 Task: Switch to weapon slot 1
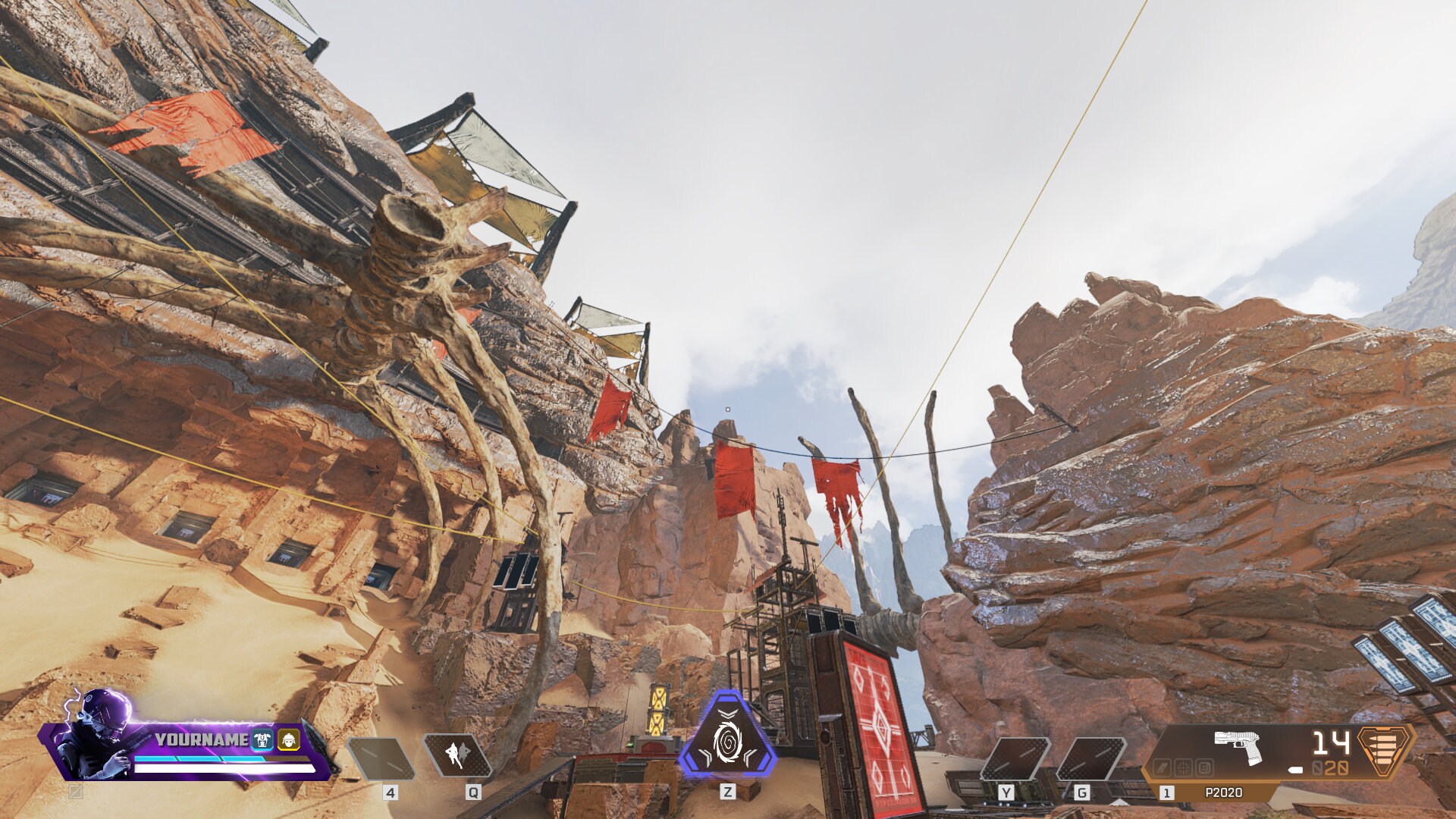click(1166, 793)
